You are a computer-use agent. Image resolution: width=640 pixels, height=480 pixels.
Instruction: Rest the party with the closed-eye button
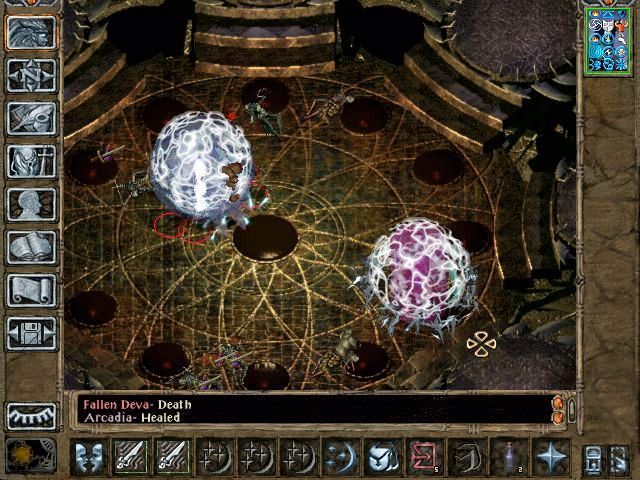(x=31, y=416)
